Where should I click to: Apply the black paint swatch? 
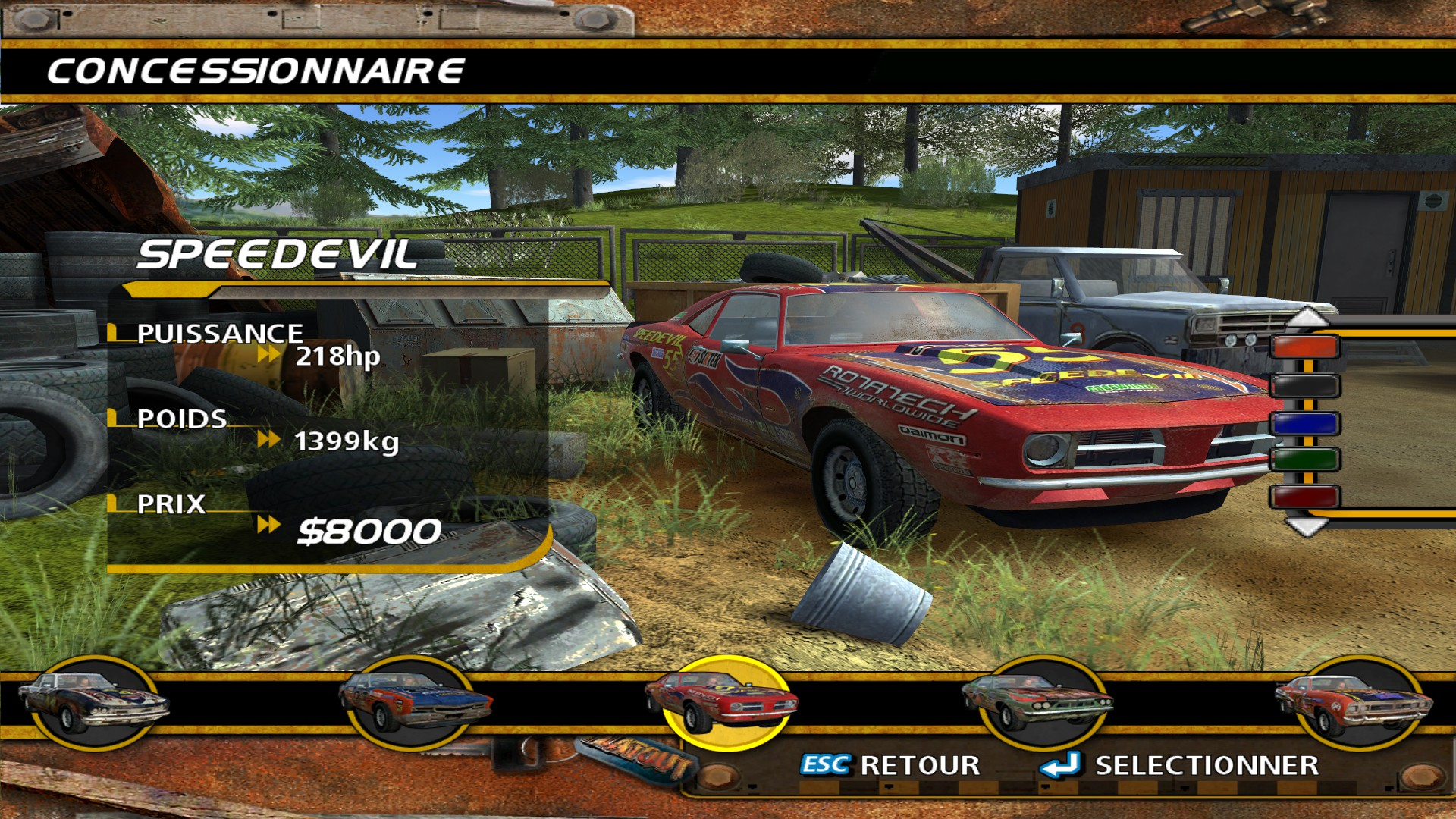pos(1304,386)
